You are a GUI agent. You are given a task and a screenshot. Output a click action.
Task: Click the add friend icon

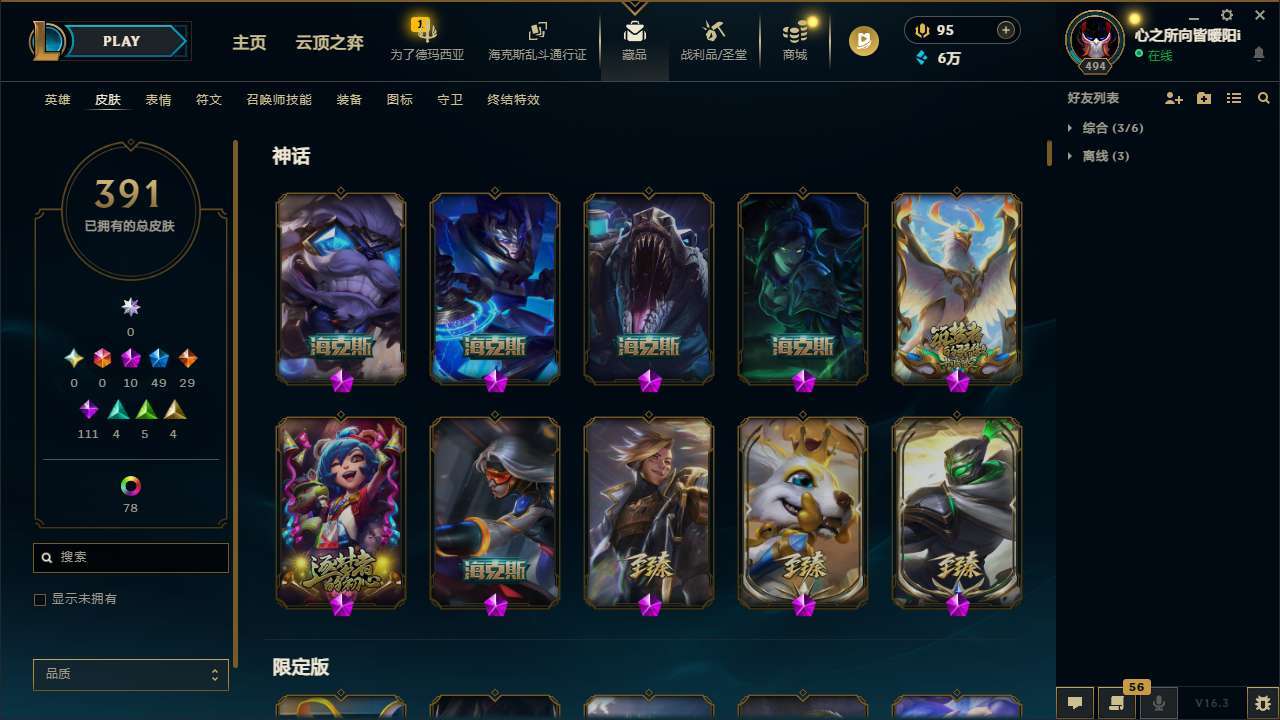click(x=1174, y=98)
